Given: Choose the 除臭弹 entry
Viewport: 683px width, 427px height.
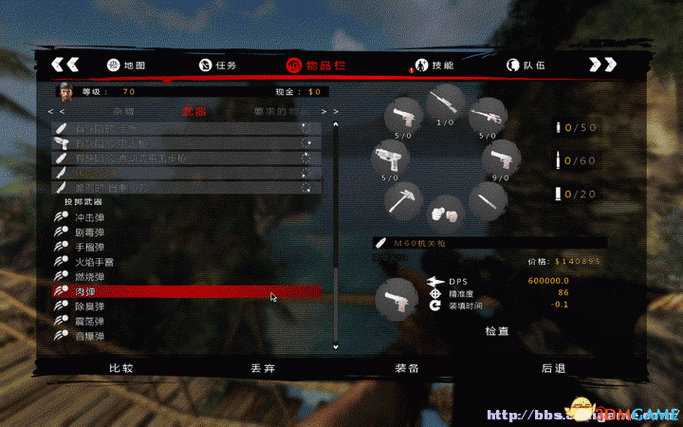Looking at the screenshot, I should (x=92, y=307).
